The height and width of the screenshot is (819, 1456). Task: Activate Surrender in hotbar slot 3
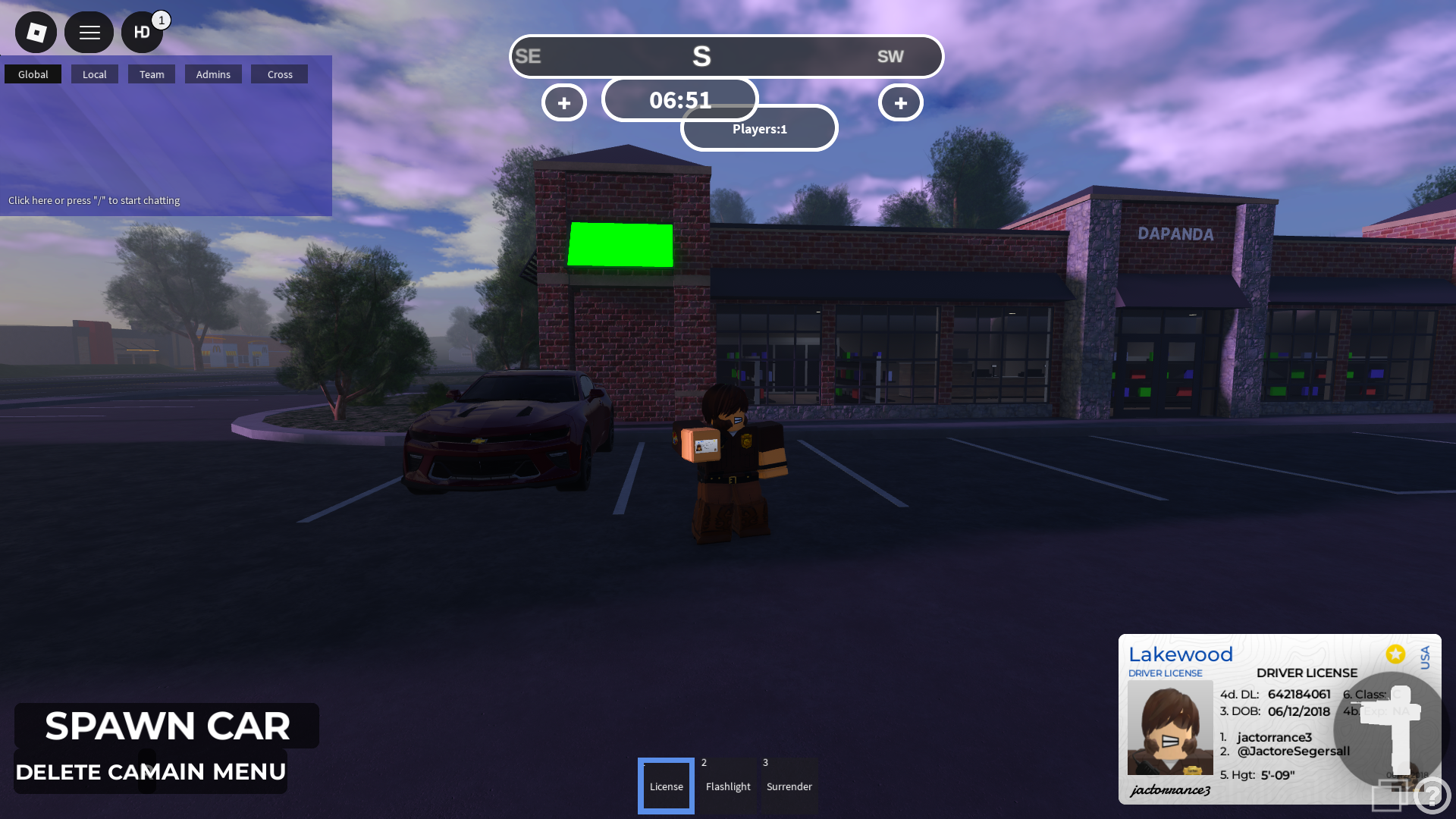click(x=789, y=786)
